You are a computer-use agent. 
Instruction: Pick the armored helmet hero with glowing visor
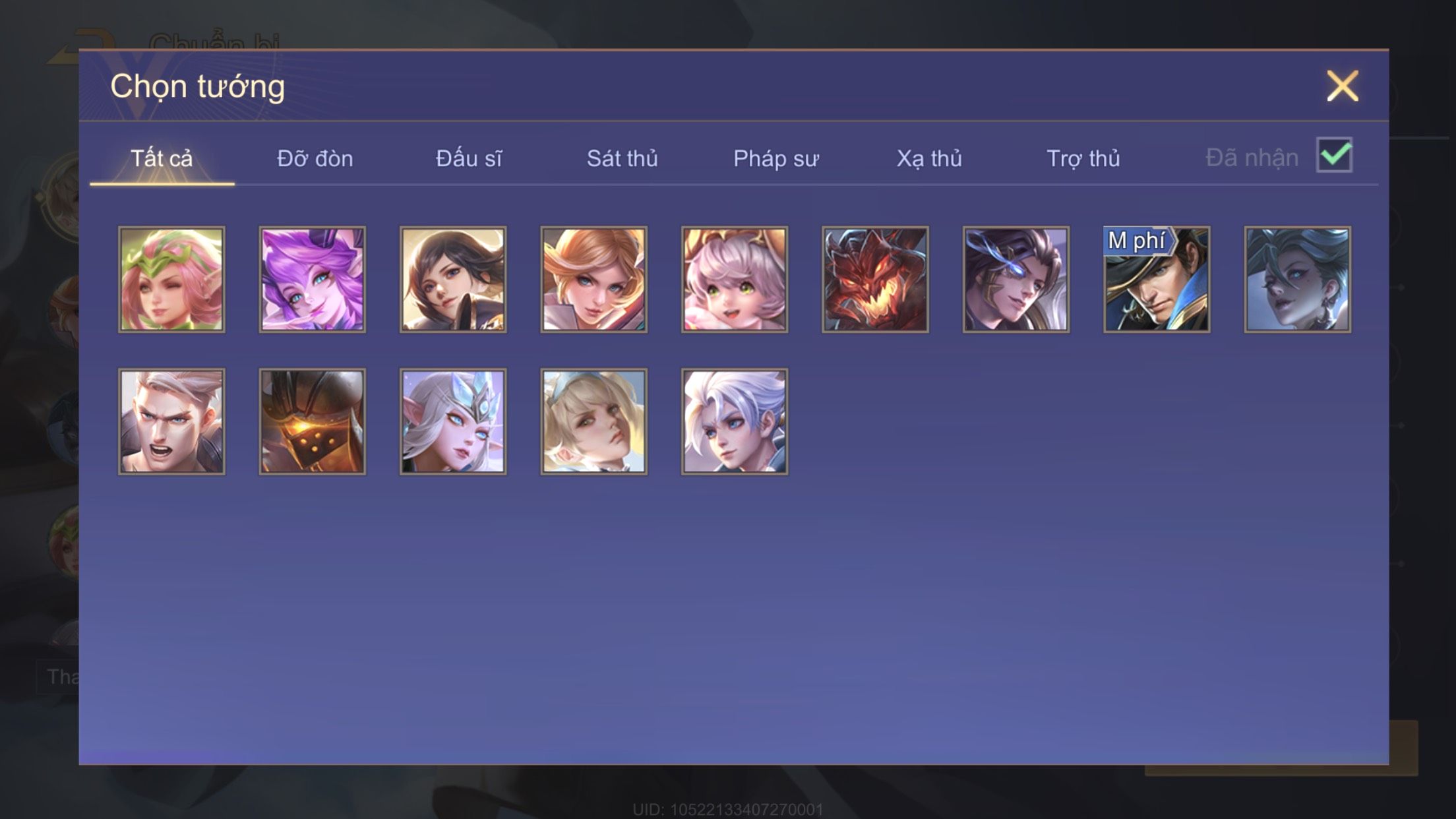pyautogui.click(x=313, y=421)
